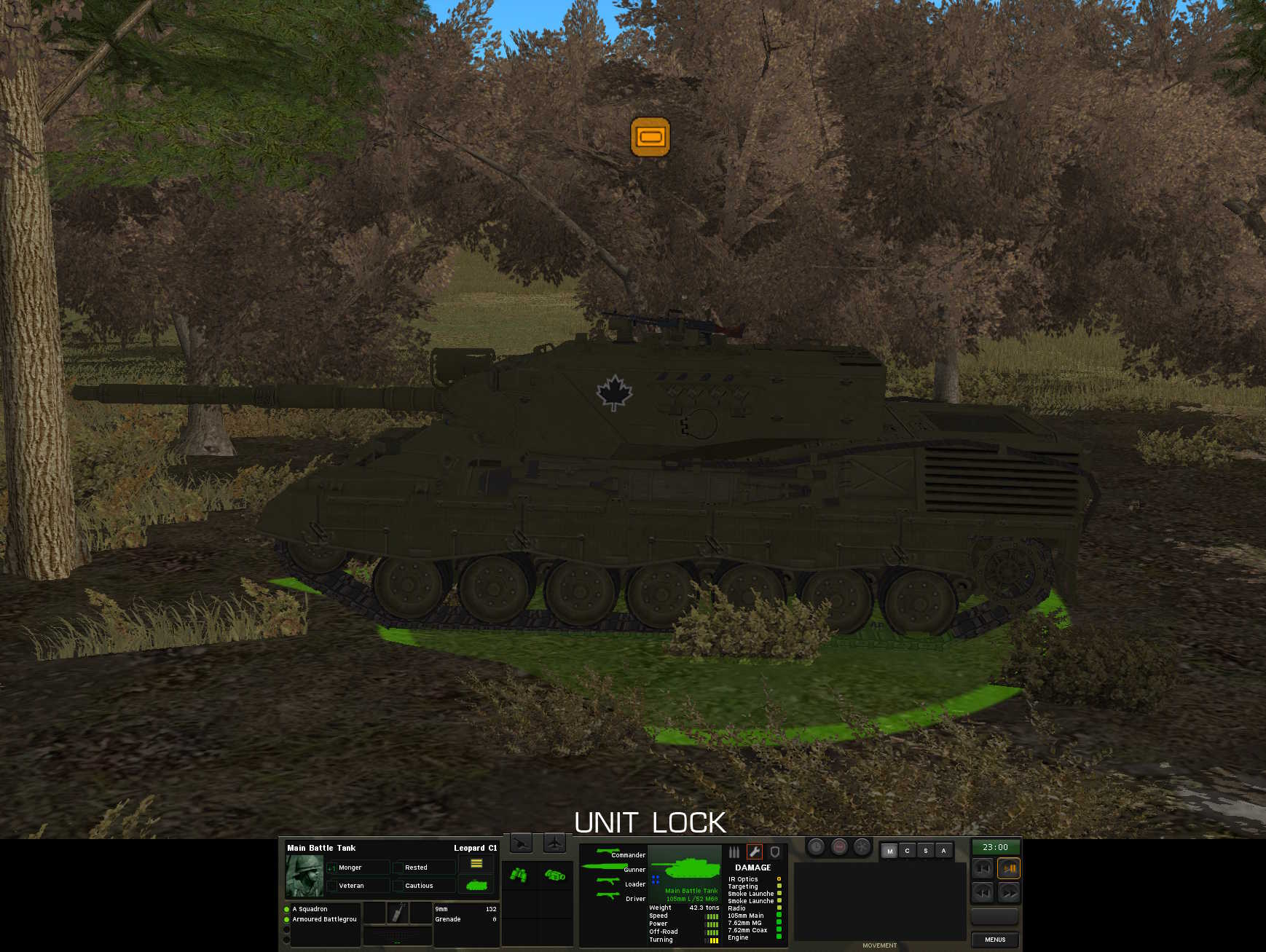This screenshot has width=1266, height=952.
Task: Switch to the S special commands tab
Action: (x=925, y=851)
